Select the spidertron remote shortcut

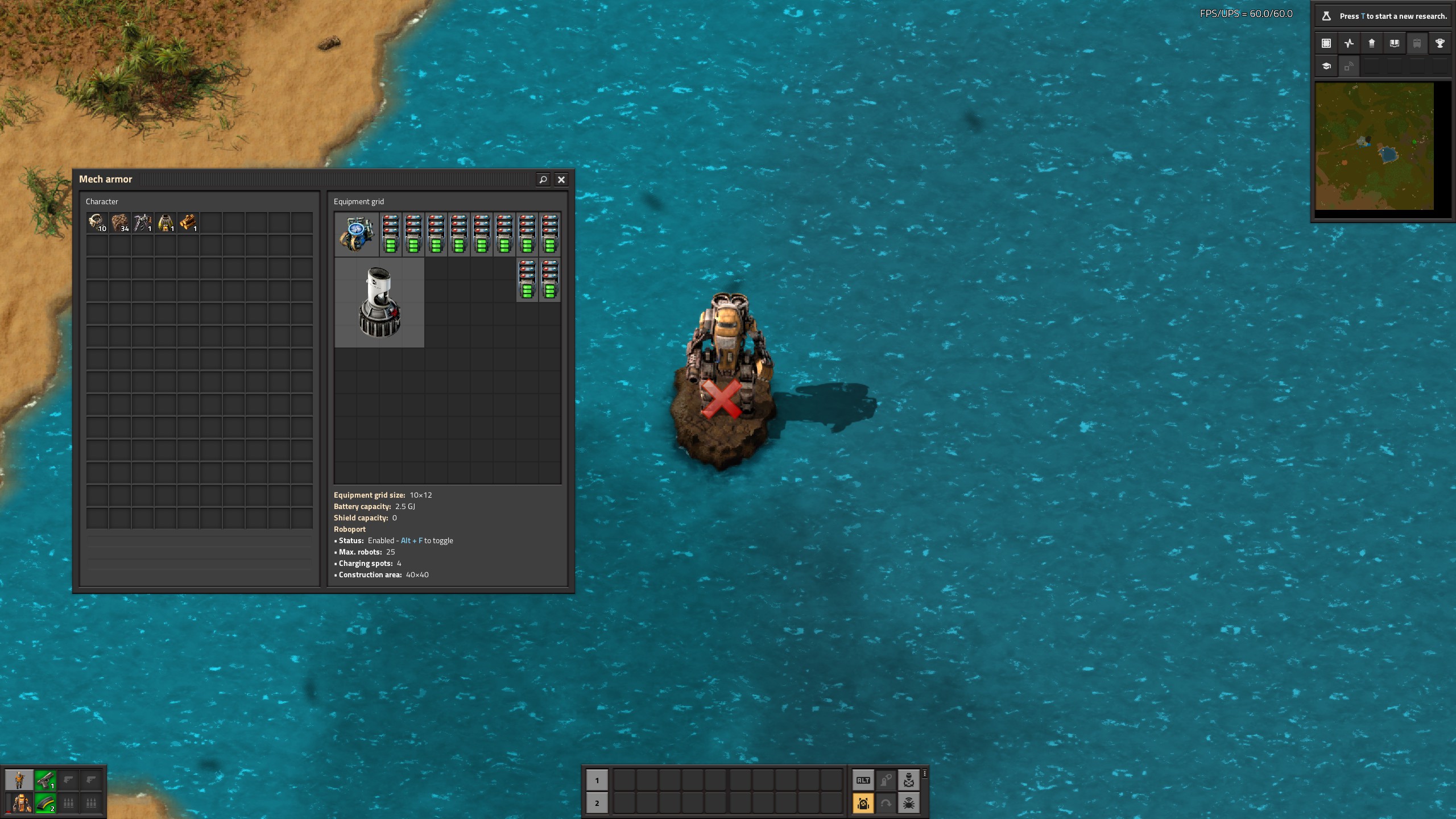pos(908,803)
